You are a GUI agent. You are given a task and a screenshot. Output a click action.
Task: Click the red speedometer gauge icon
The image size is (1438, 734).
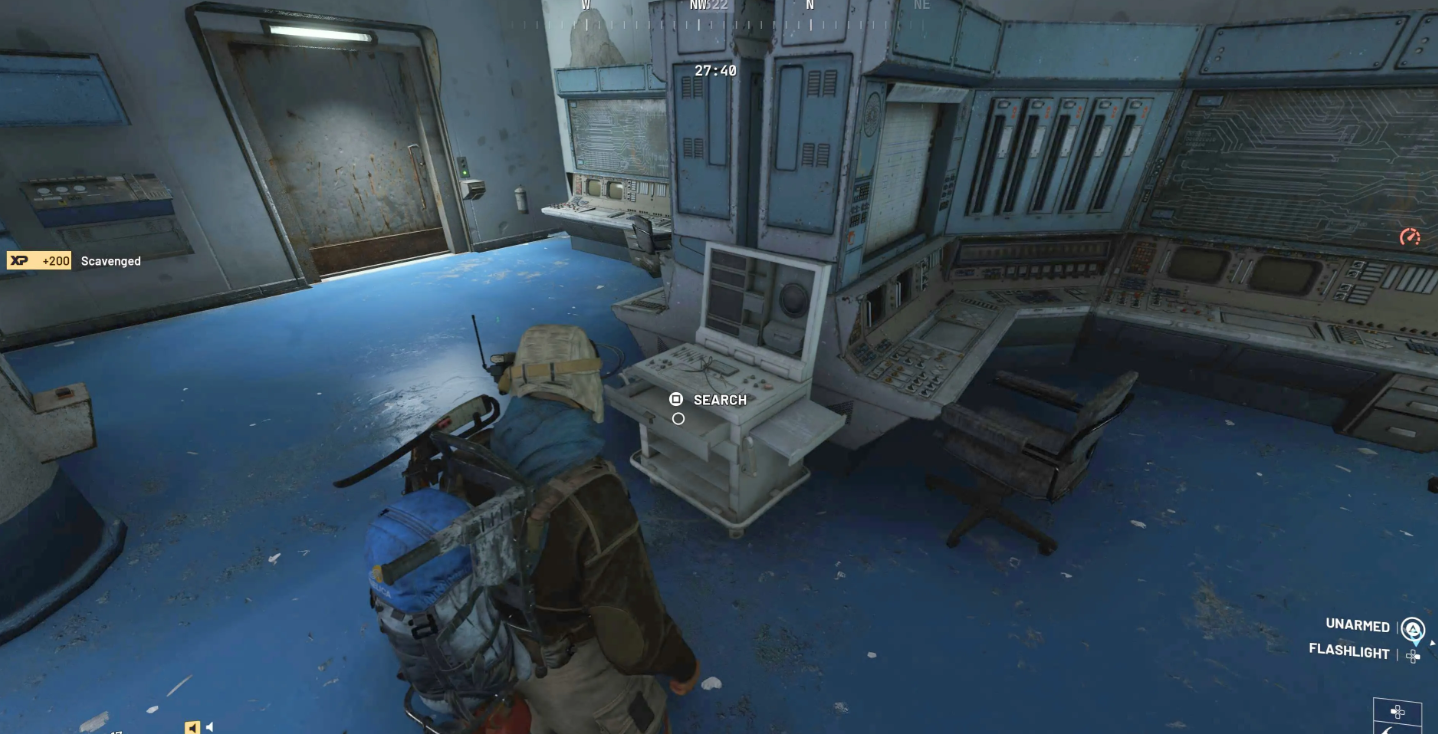[x=1410, y=237]
